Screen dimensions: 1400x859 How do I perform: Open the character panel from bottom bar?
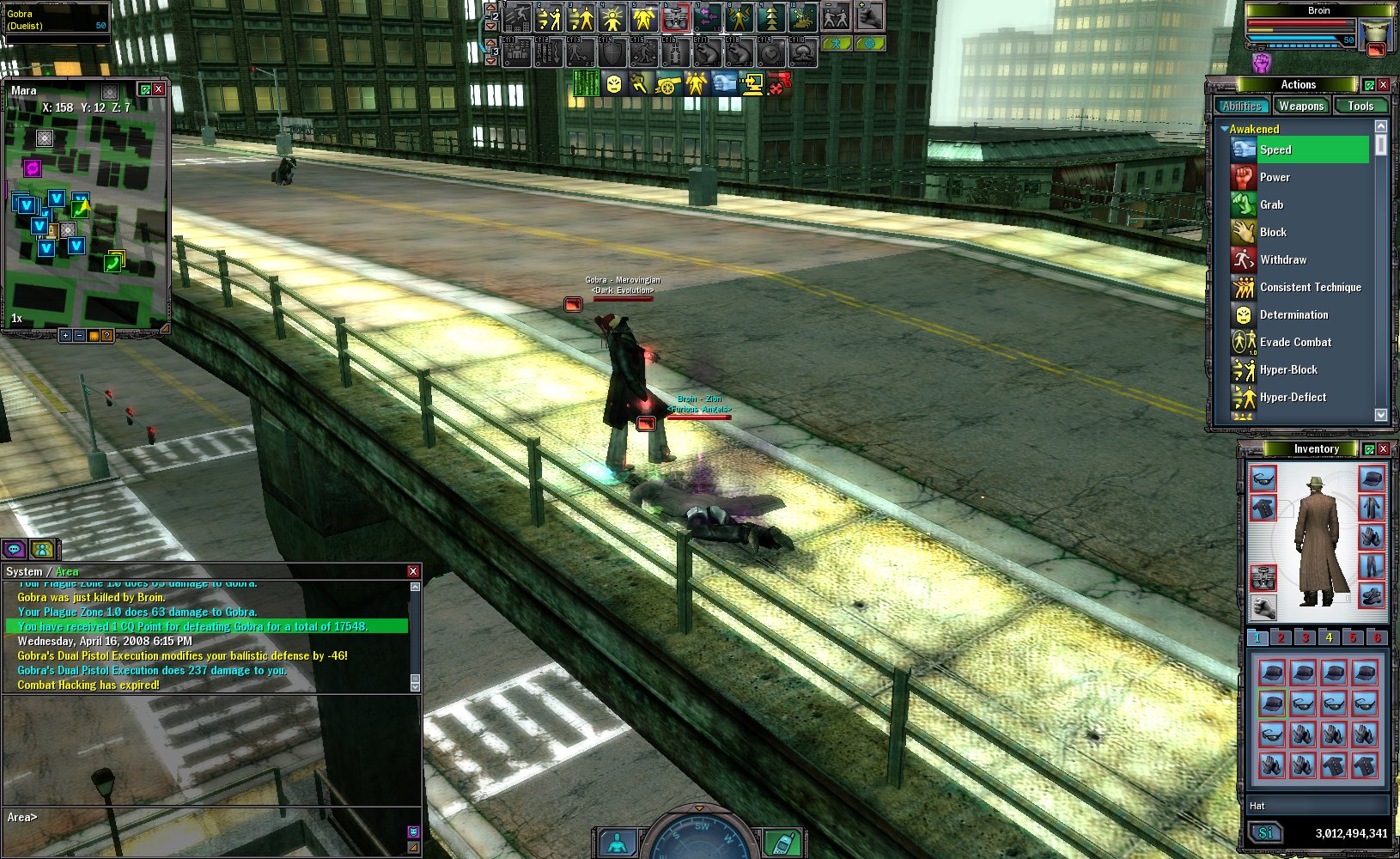coord(617,844)
